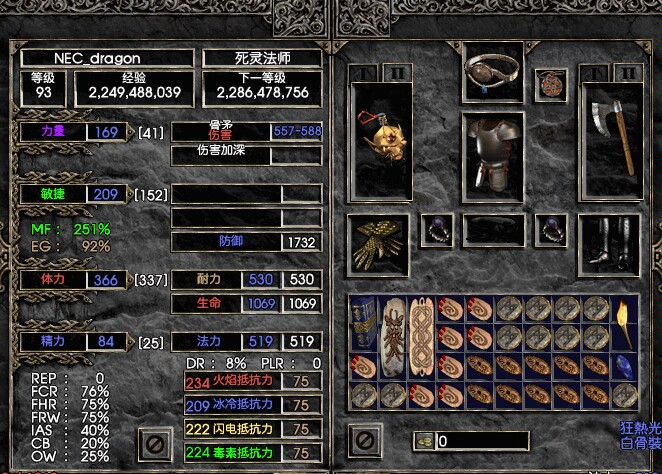Click the gold coins button
Viewport: 662px width, 474px height.
pos(424,440)
